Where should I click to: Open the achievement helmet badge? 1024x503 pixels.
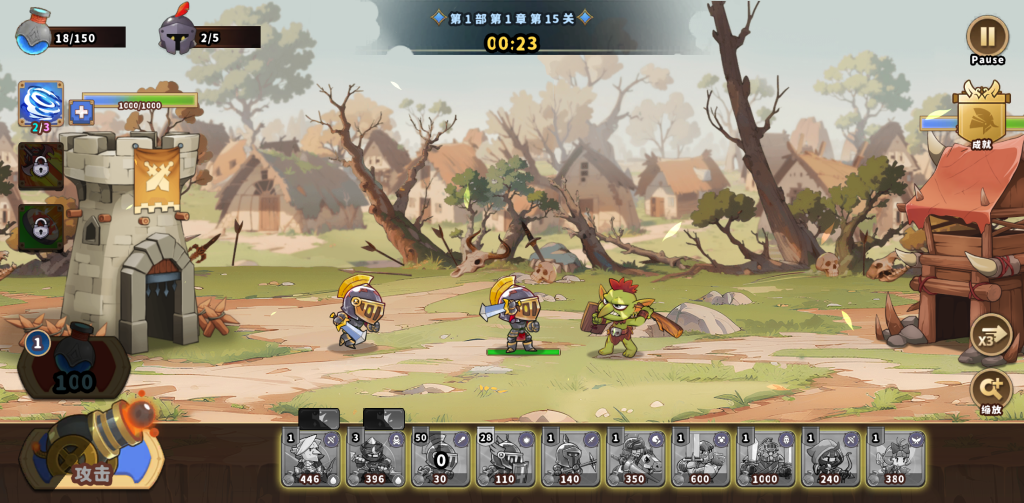tap(981, 118)
